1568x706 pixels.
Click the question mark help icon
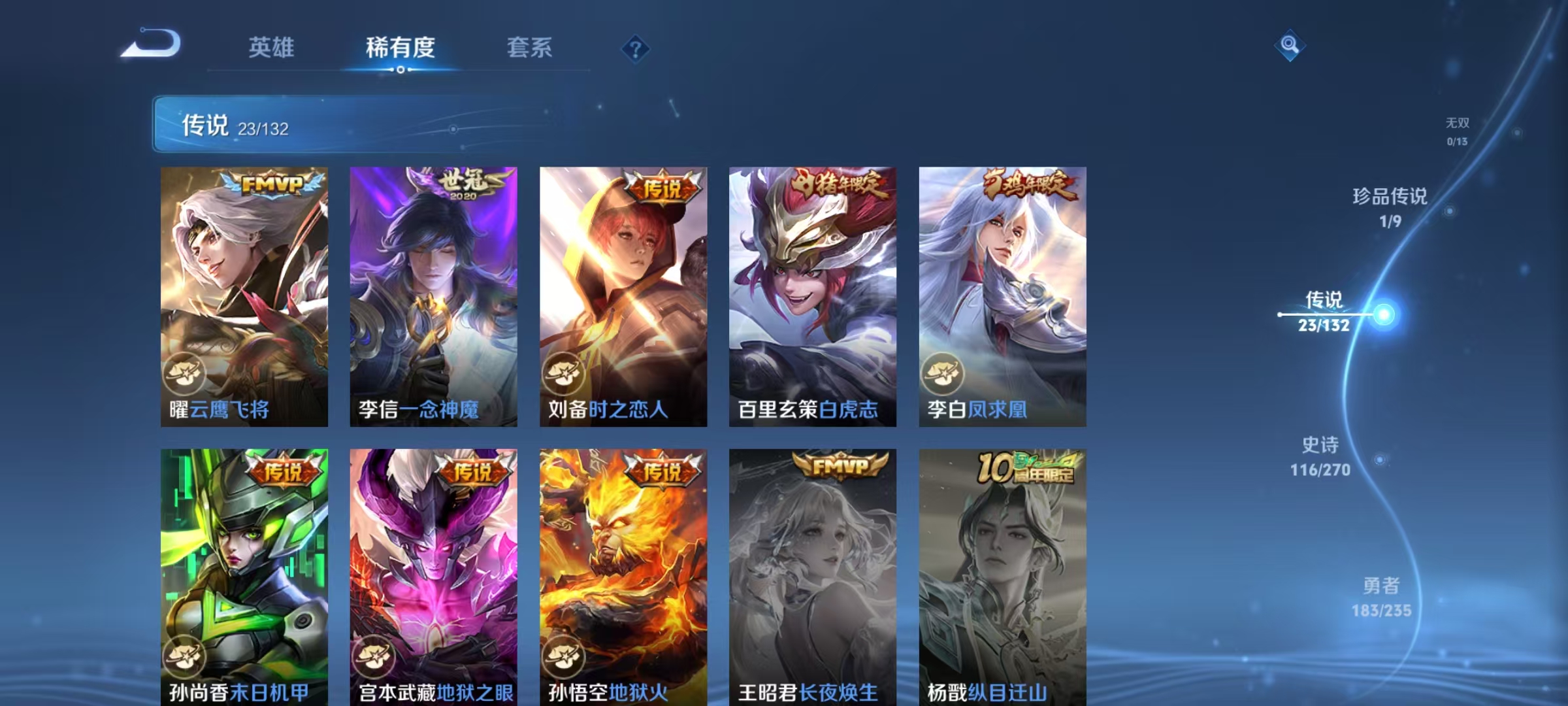[635, 49]
